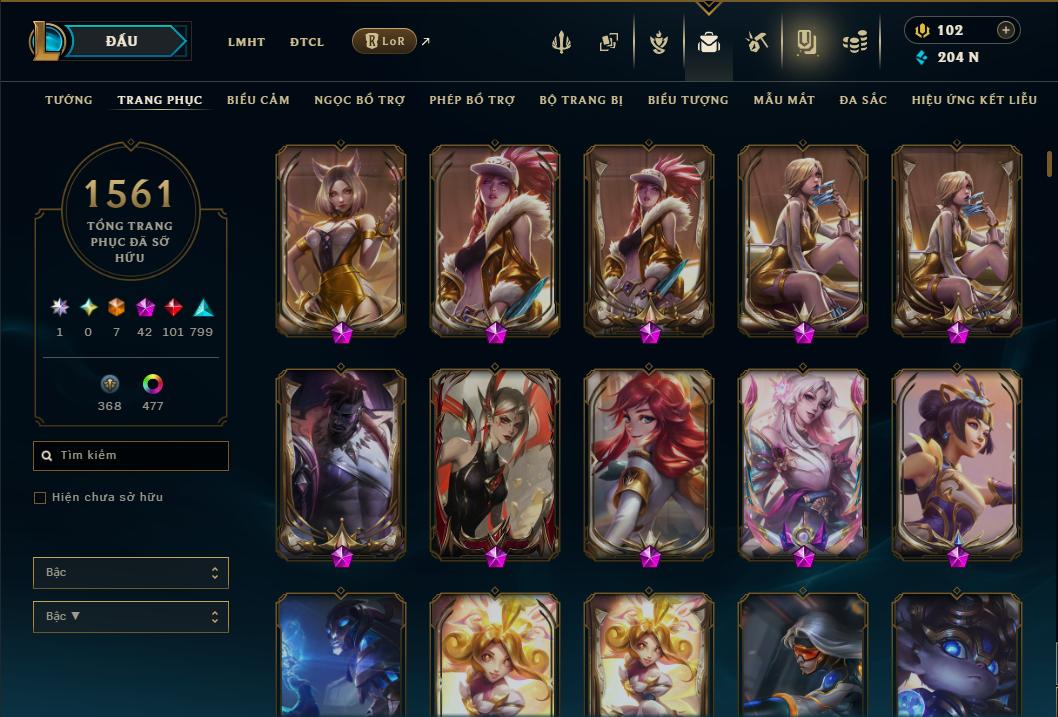Open the hammer crafting icon
Viewport: 1058px width, 717px height.
click(x=757, y=42)
